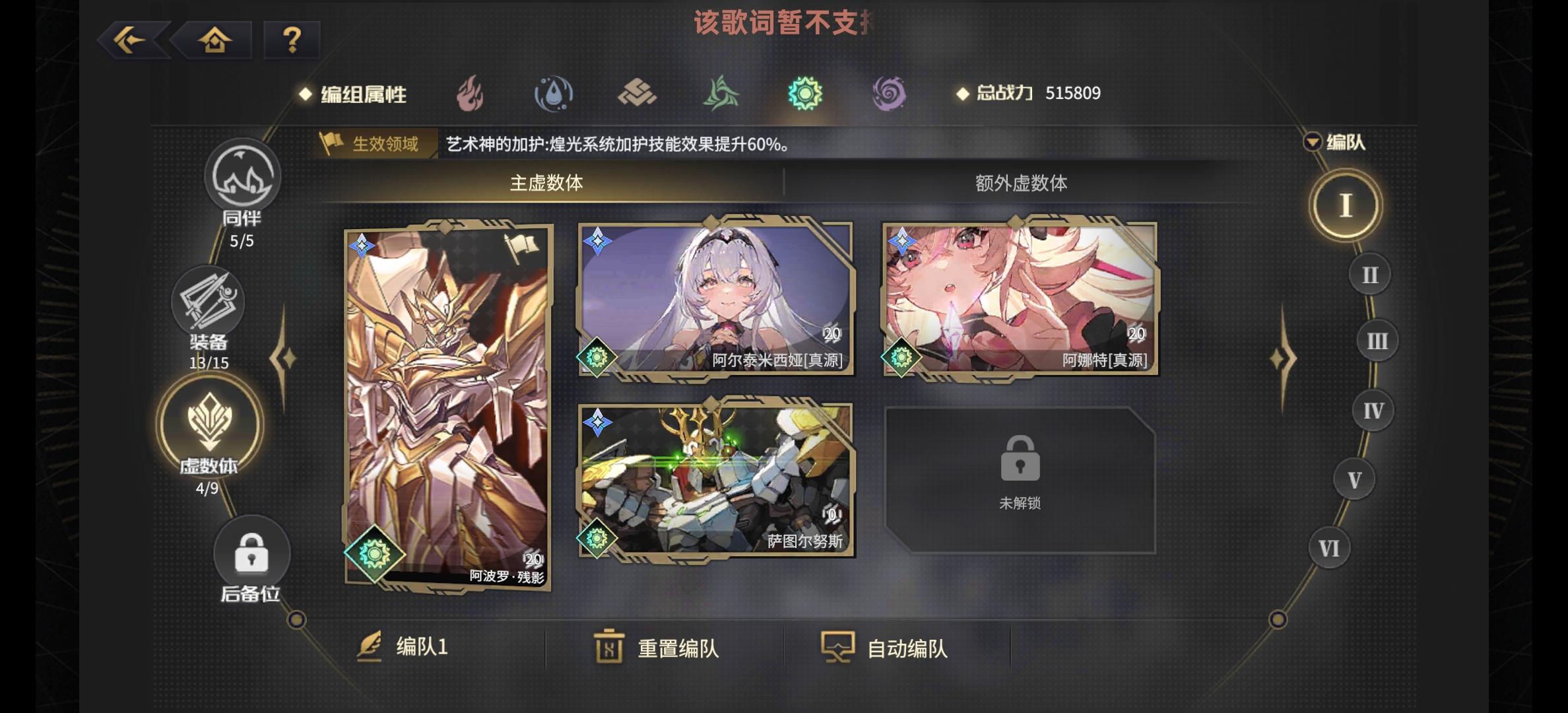Select the fire element filter icon

[471, 94]
